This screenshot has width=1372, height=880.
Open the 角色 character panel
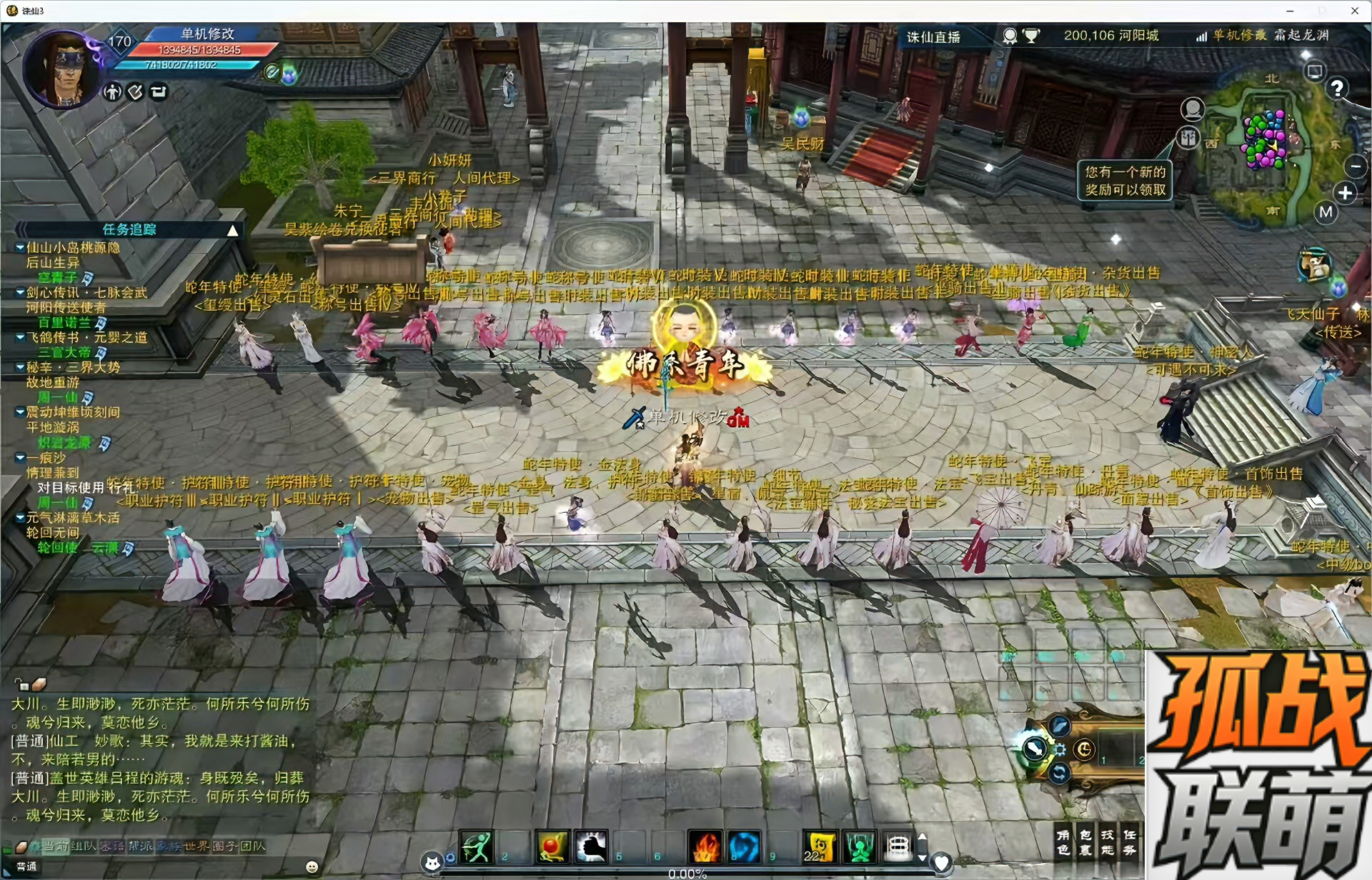1063,842
